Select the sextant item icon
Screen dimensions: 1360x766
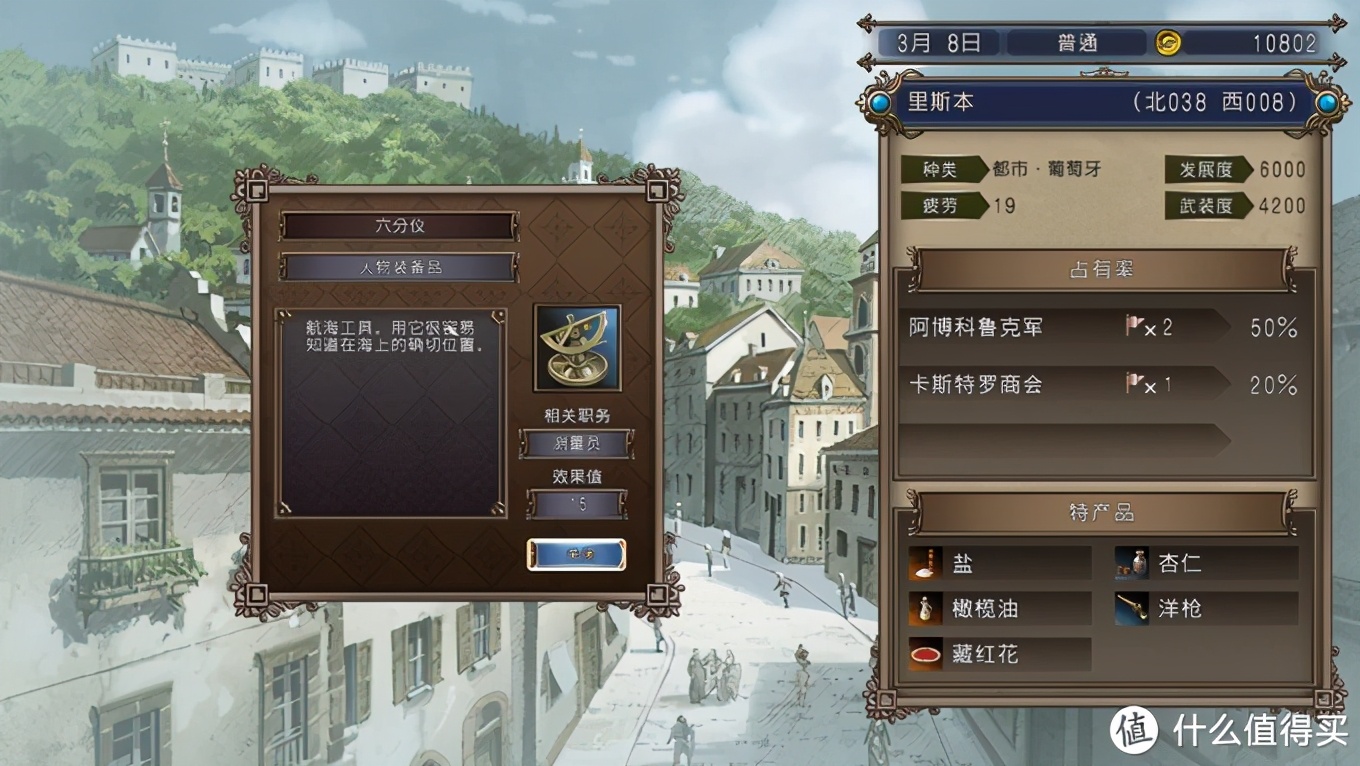(577, 348)
